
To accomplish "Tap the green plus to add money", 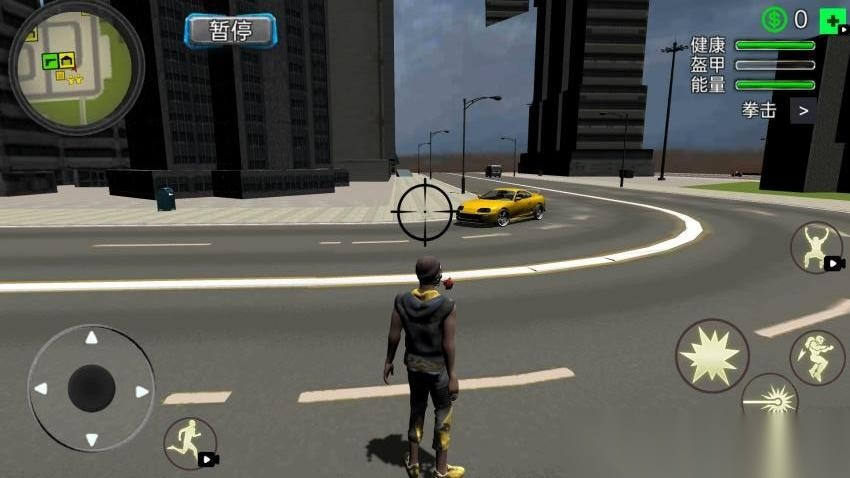I will [x=831, y=19].
